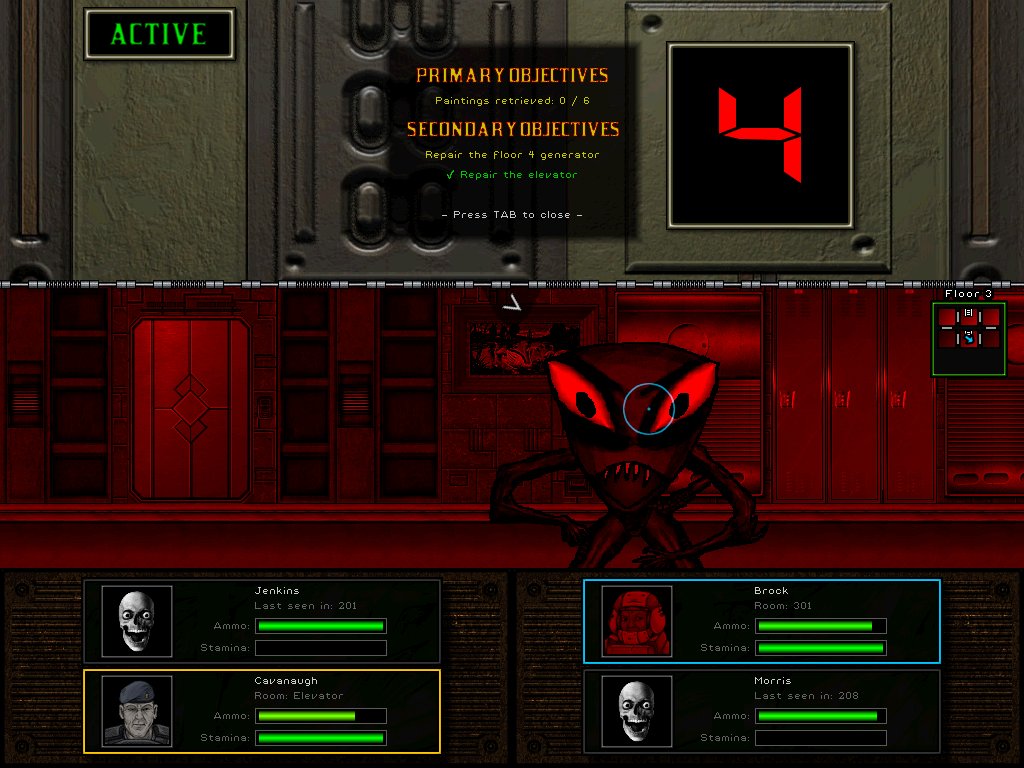Click the Floor 3 minimap
1024x768 pixels.
click(968, 339)
